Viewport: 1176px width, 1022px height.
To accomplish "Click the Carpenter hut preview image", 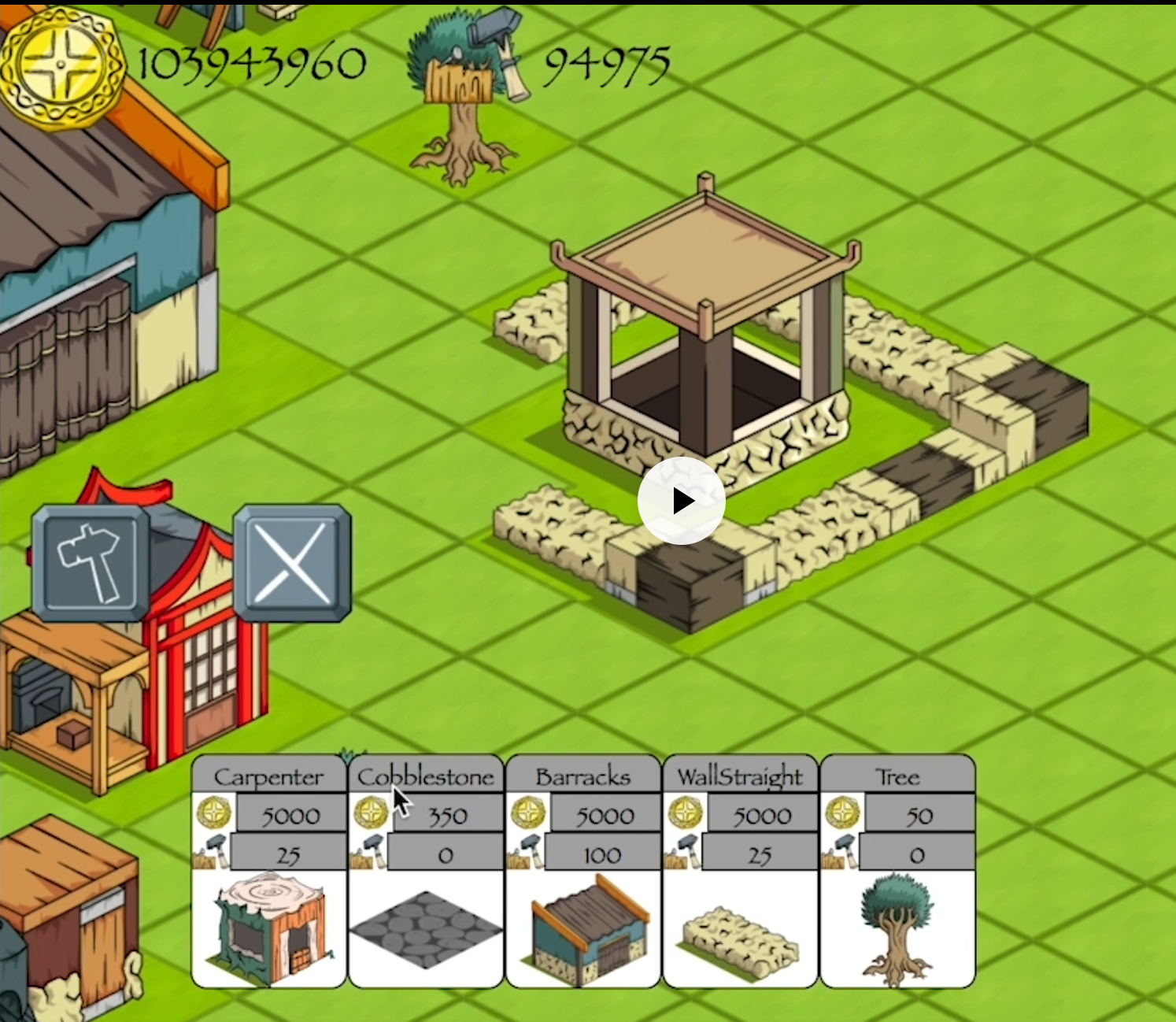I will (268, 929).
